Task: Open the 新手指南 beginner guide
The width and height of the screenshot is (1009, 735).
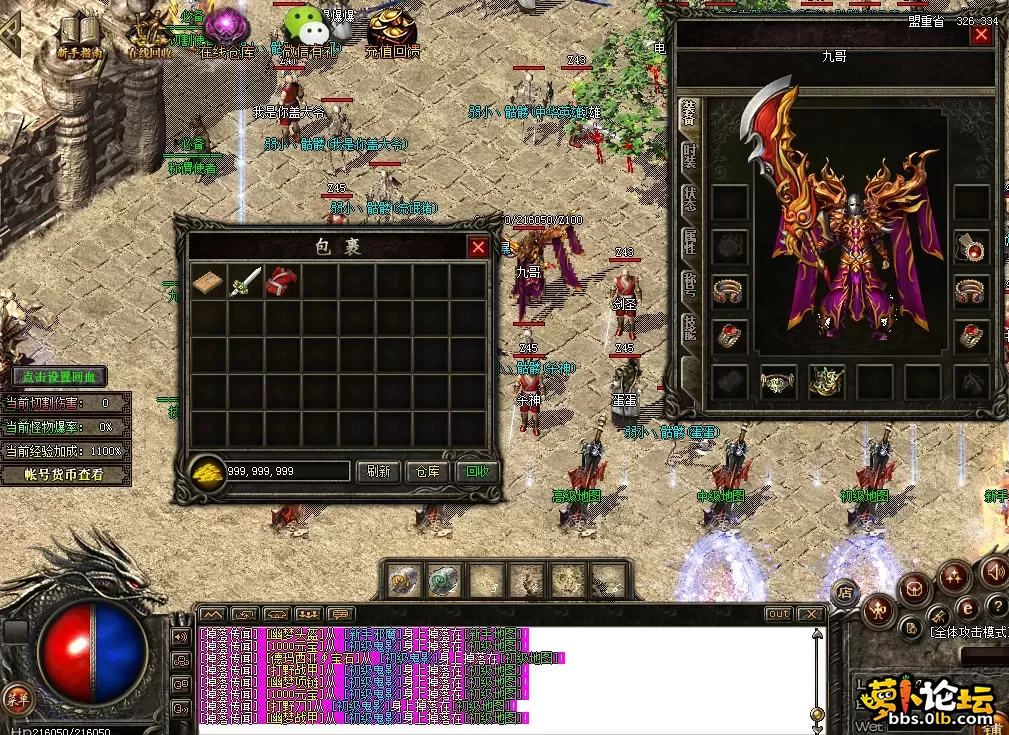Action: click(x=81, y=35)
